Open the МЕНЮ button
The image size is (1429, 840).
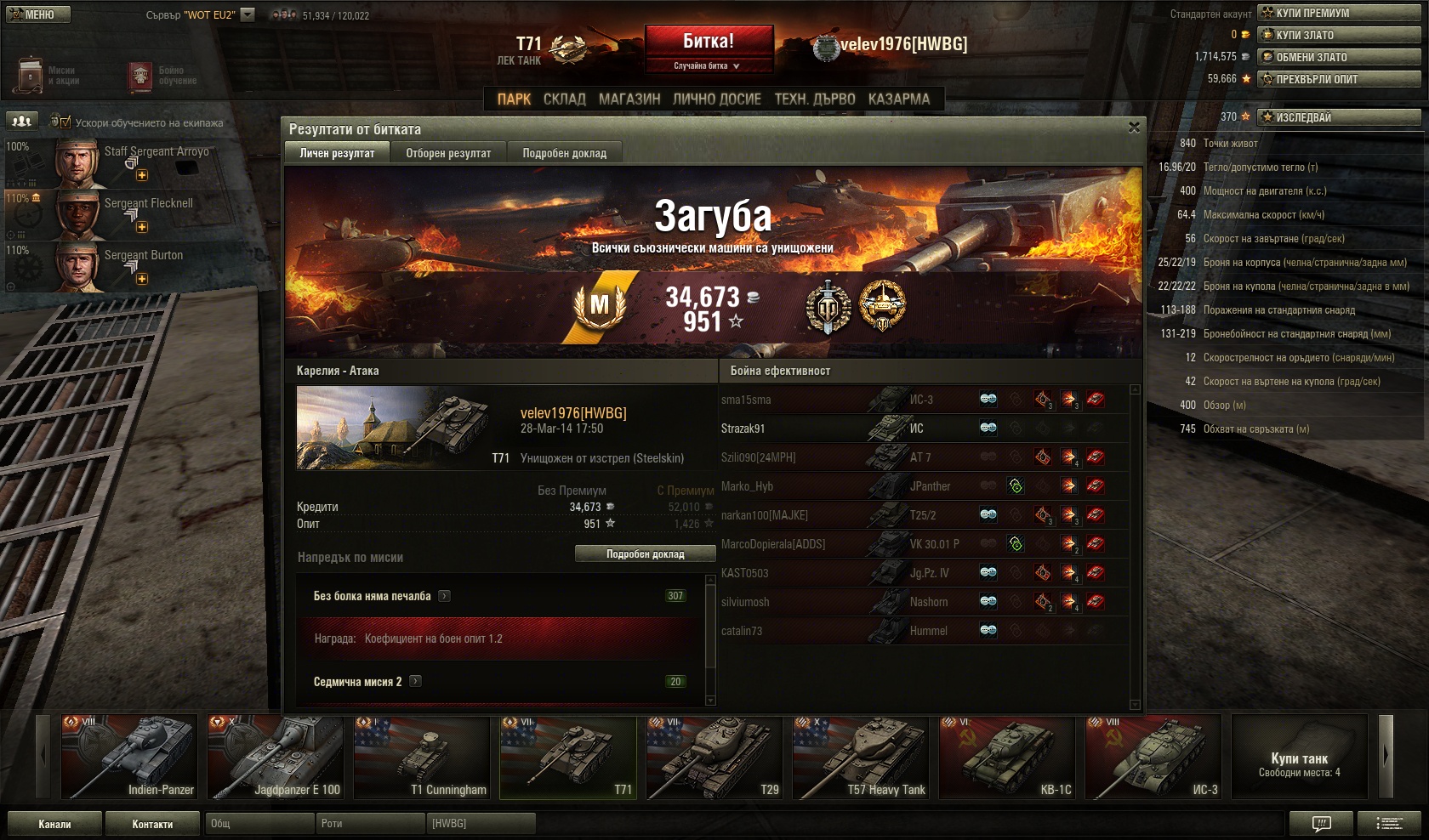(x=37, y=14)
